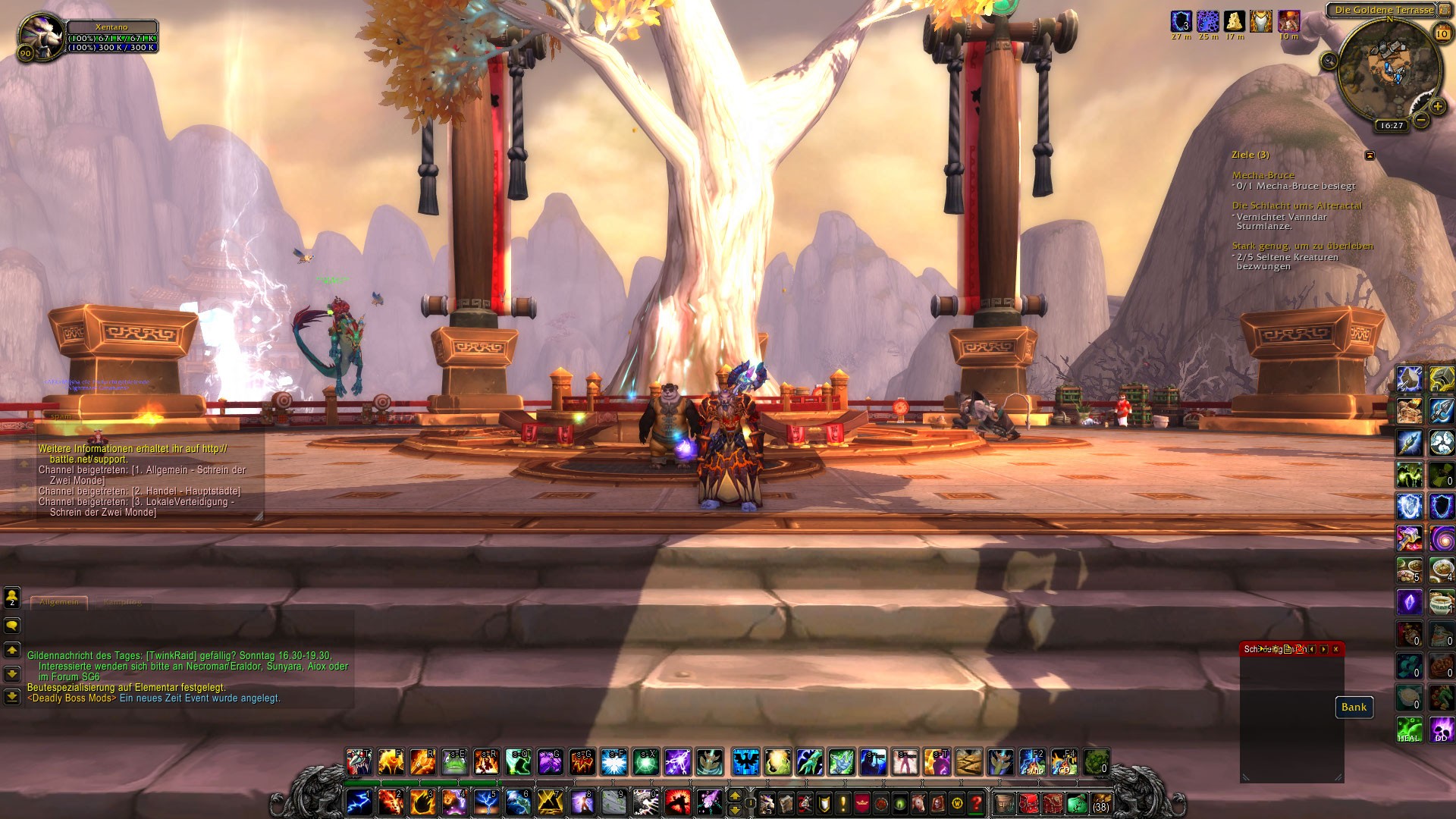
Task: Close the damage meter window
Action: [x=1335, y=649]
